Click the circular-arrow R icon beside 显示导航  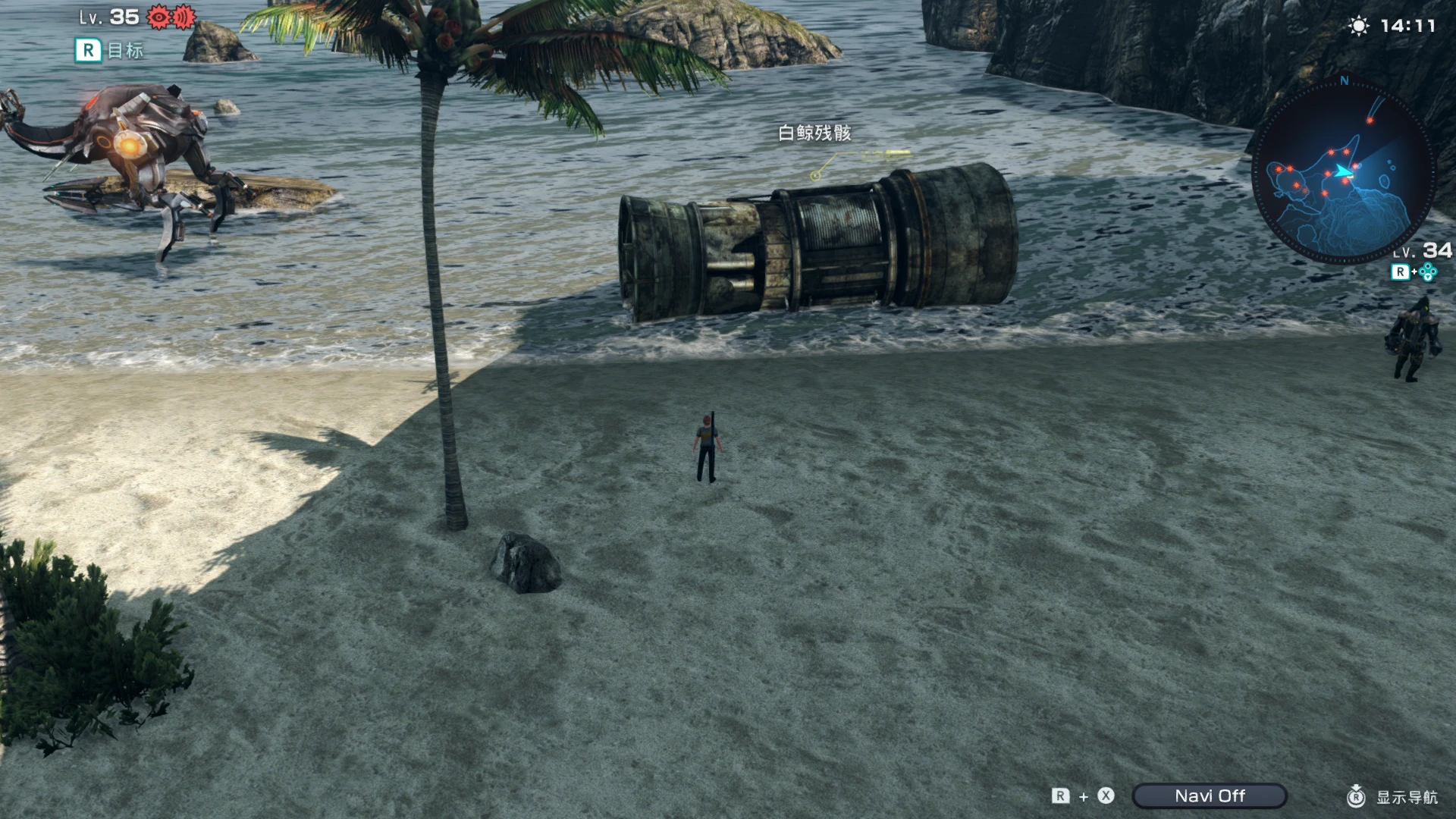(1355, 797)
